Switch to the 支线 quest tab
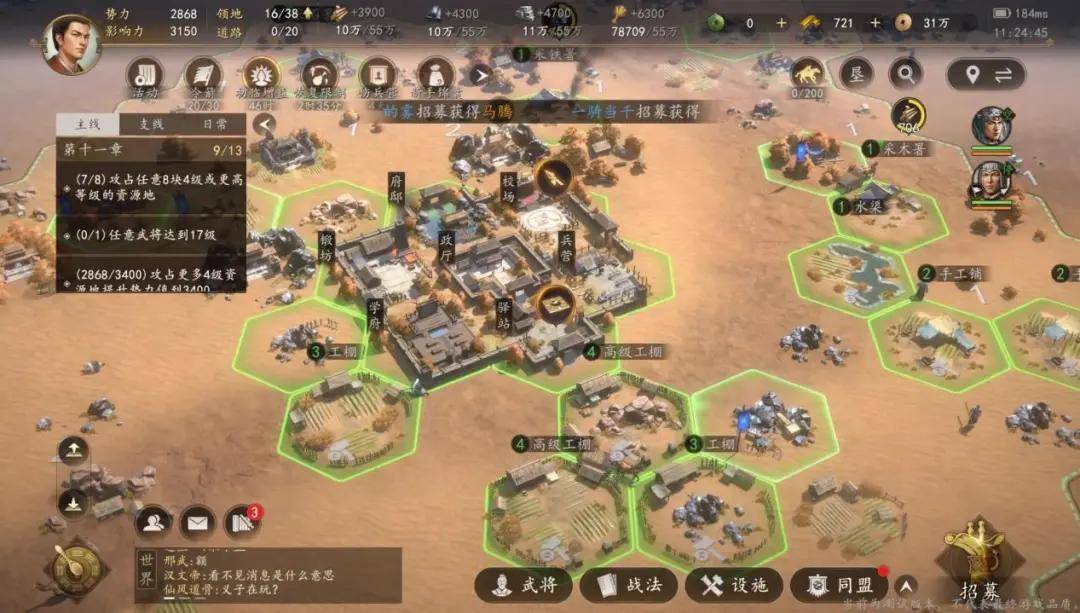This screenshot has height=613, width=1080. pos(150,124)
